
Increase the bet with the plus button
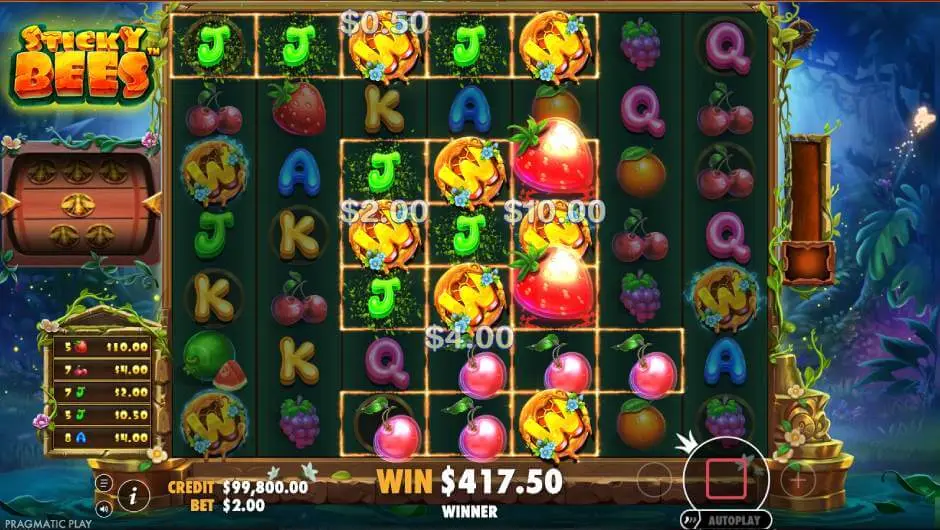[798, 479]
